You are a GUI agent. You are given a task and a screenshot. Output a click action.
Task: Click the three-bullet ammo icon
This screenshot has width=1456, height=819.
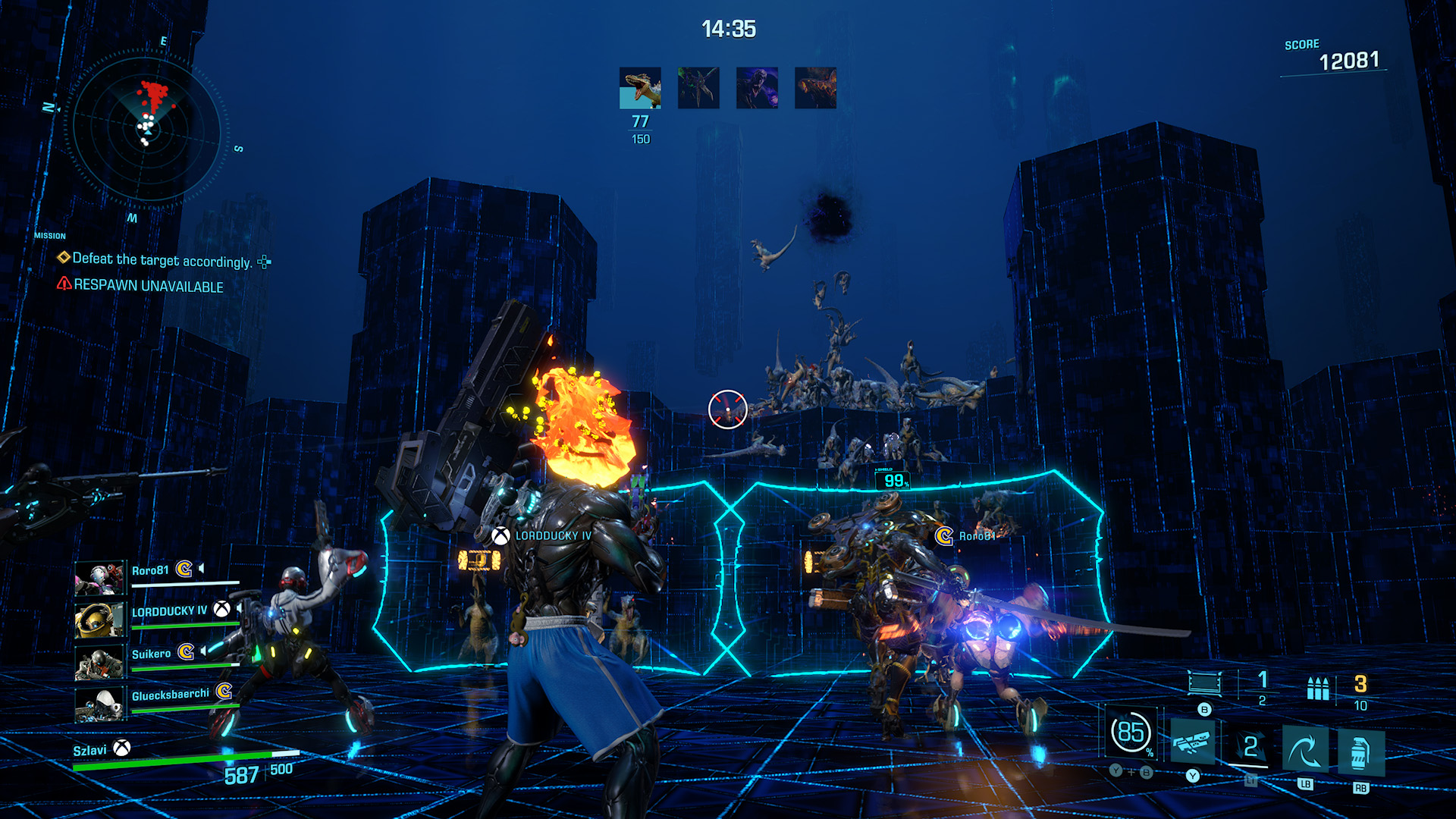[x=1318, y=689]
